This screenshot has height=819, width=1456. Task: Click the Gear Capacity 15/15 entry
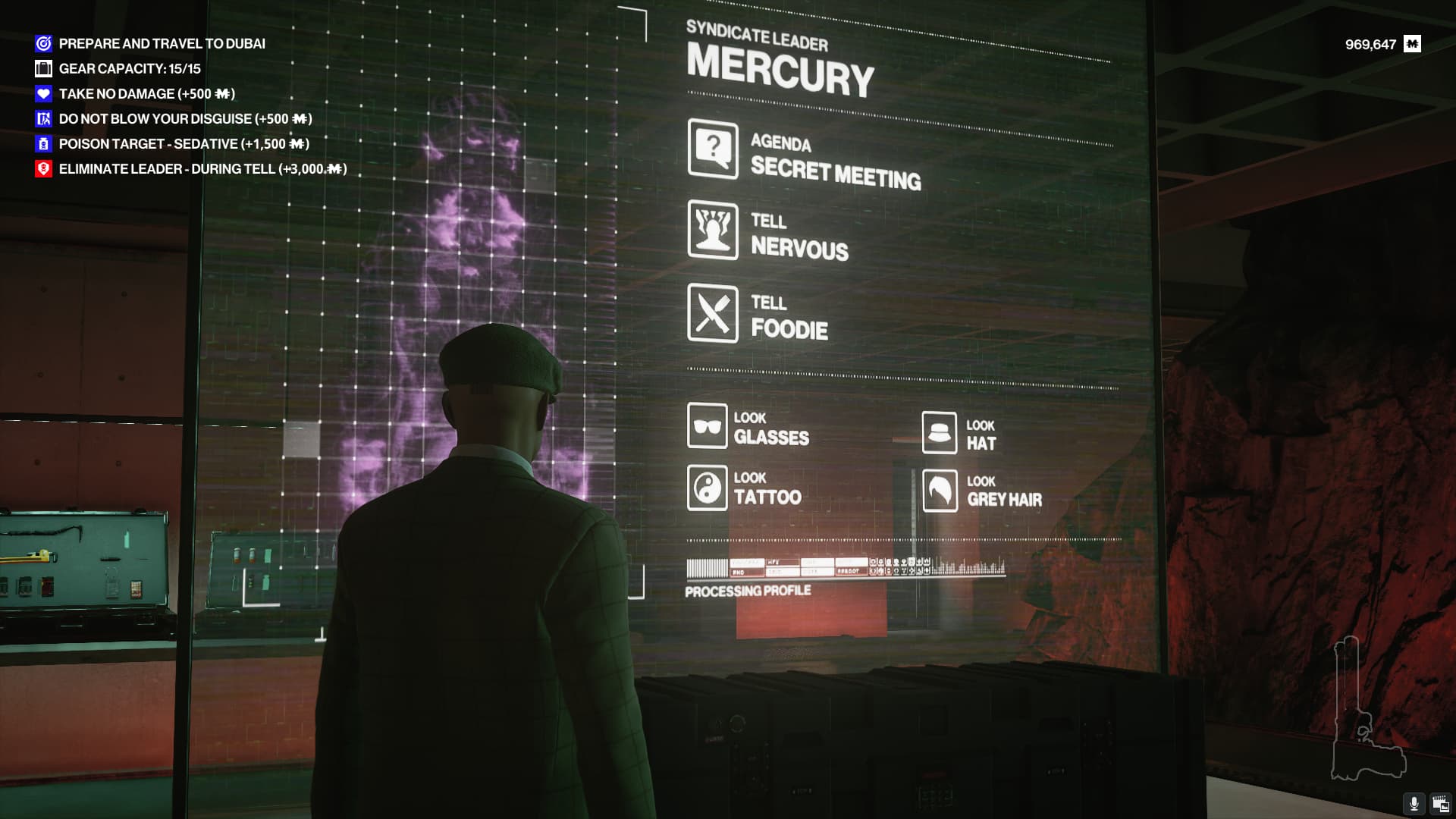coord(130,69)
